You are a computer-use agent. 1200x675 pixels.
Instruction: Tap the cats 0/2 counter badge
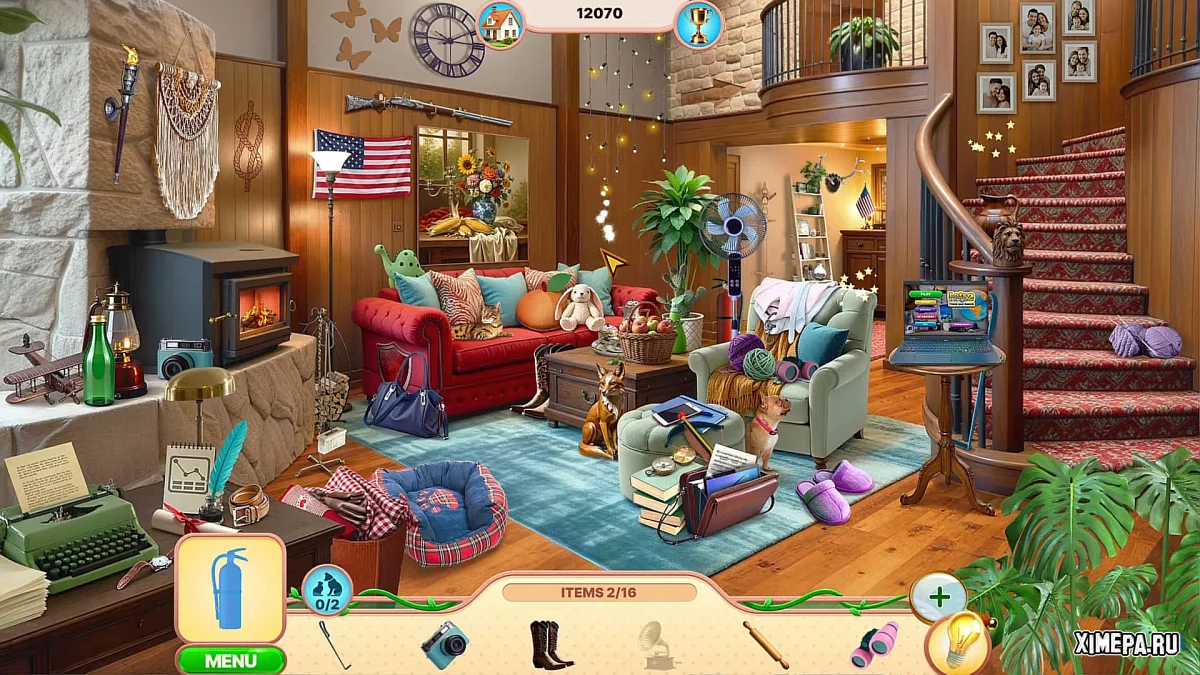327,590
